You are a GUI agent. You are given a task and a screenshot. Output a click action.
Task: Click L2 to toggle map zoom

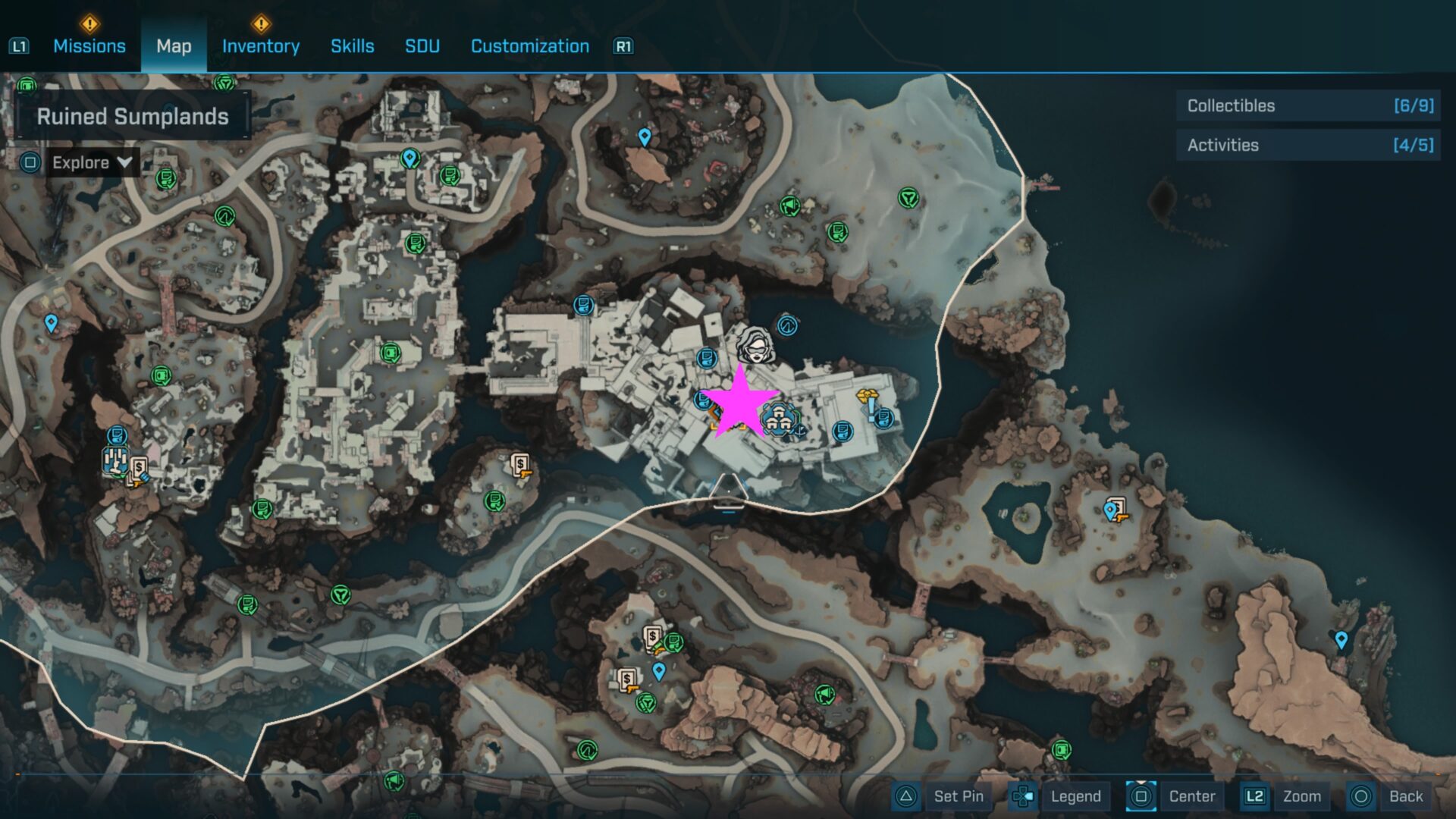pyautogui.click(x=1255, y=796)
